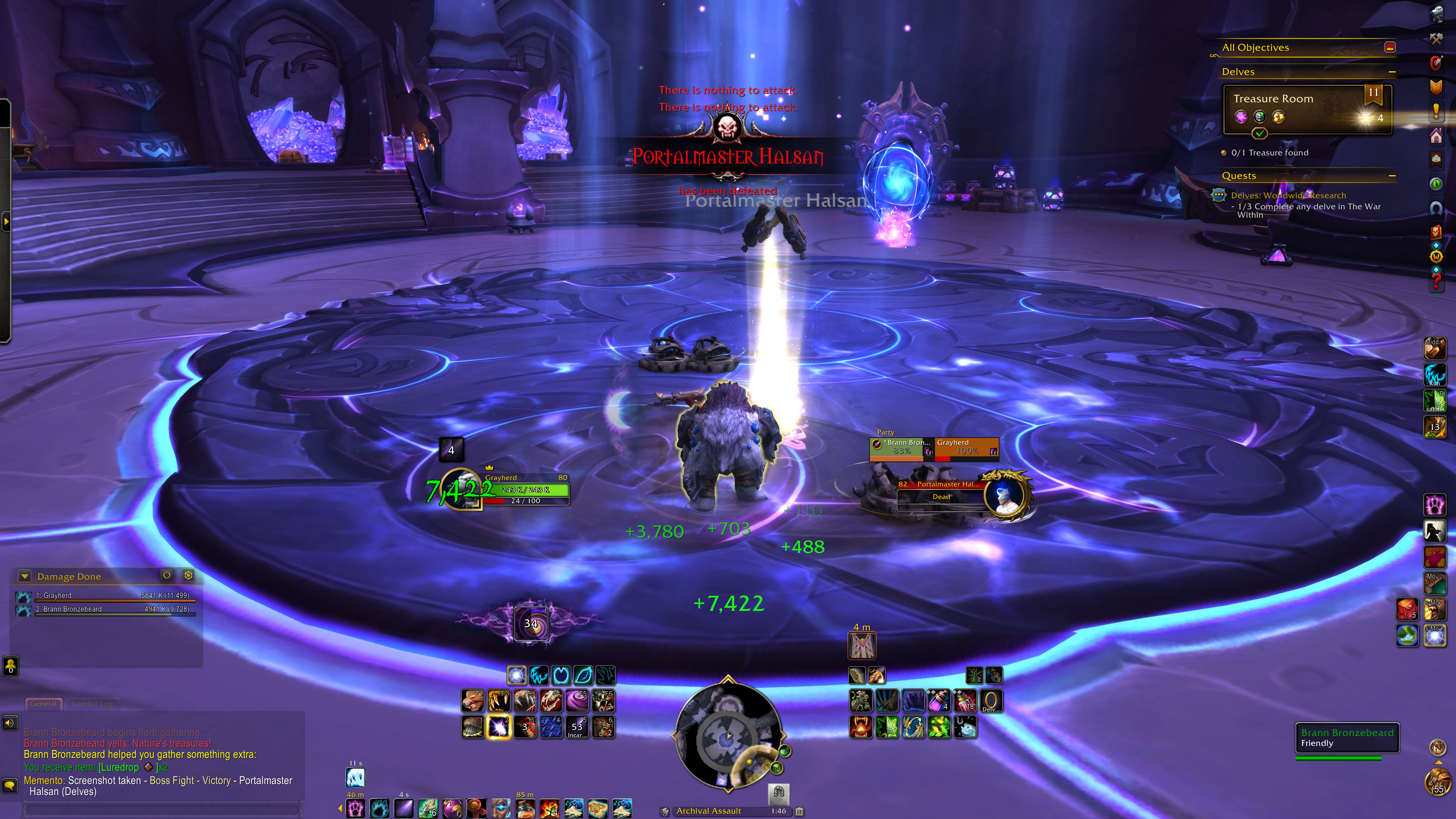Collapse the Delves objectives section
This screenshot has height=819, width=1456.
(1392, 72)
